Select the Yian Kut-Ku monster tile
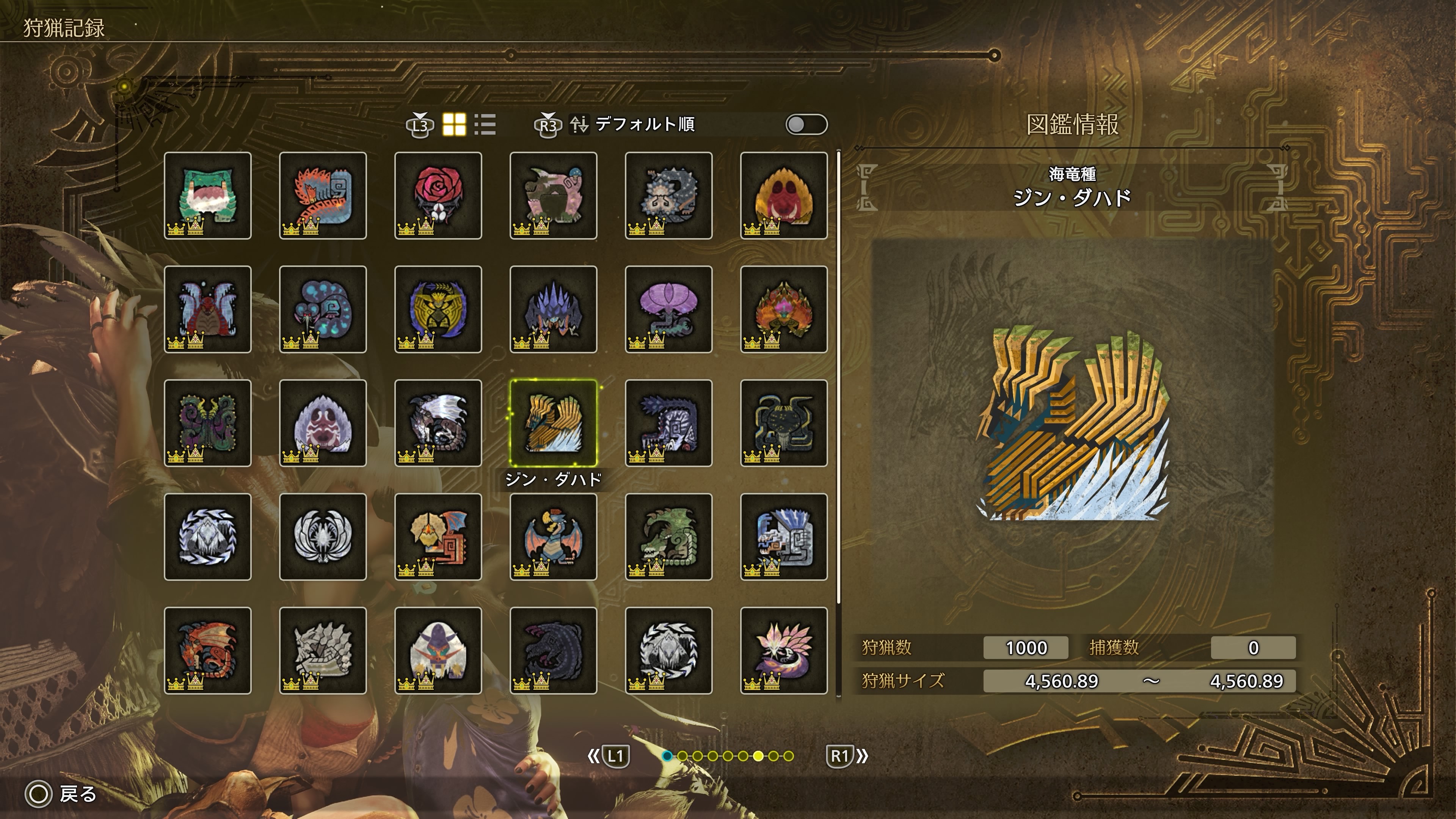The width and height of the screenshot is (1456, 819). (438, 537)
